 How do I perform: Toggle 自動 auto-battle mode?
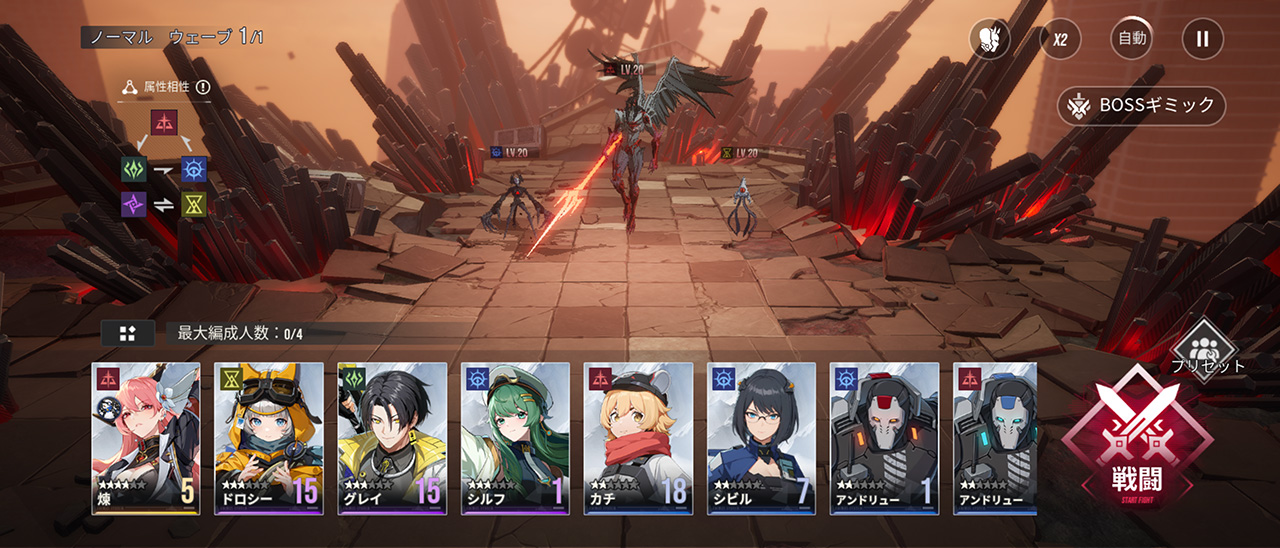(1131, 40)
